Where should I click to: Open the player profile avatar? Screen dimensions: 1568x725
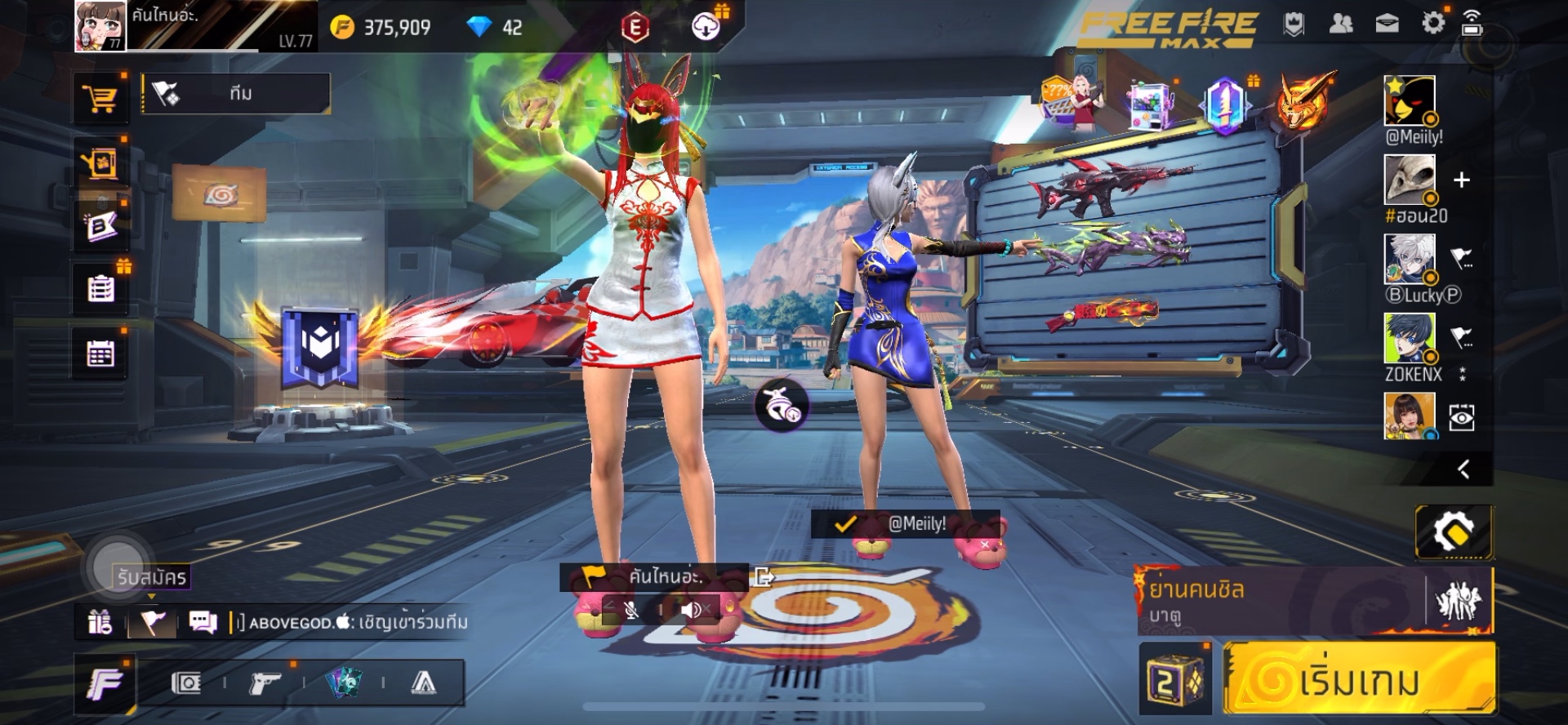101,26
